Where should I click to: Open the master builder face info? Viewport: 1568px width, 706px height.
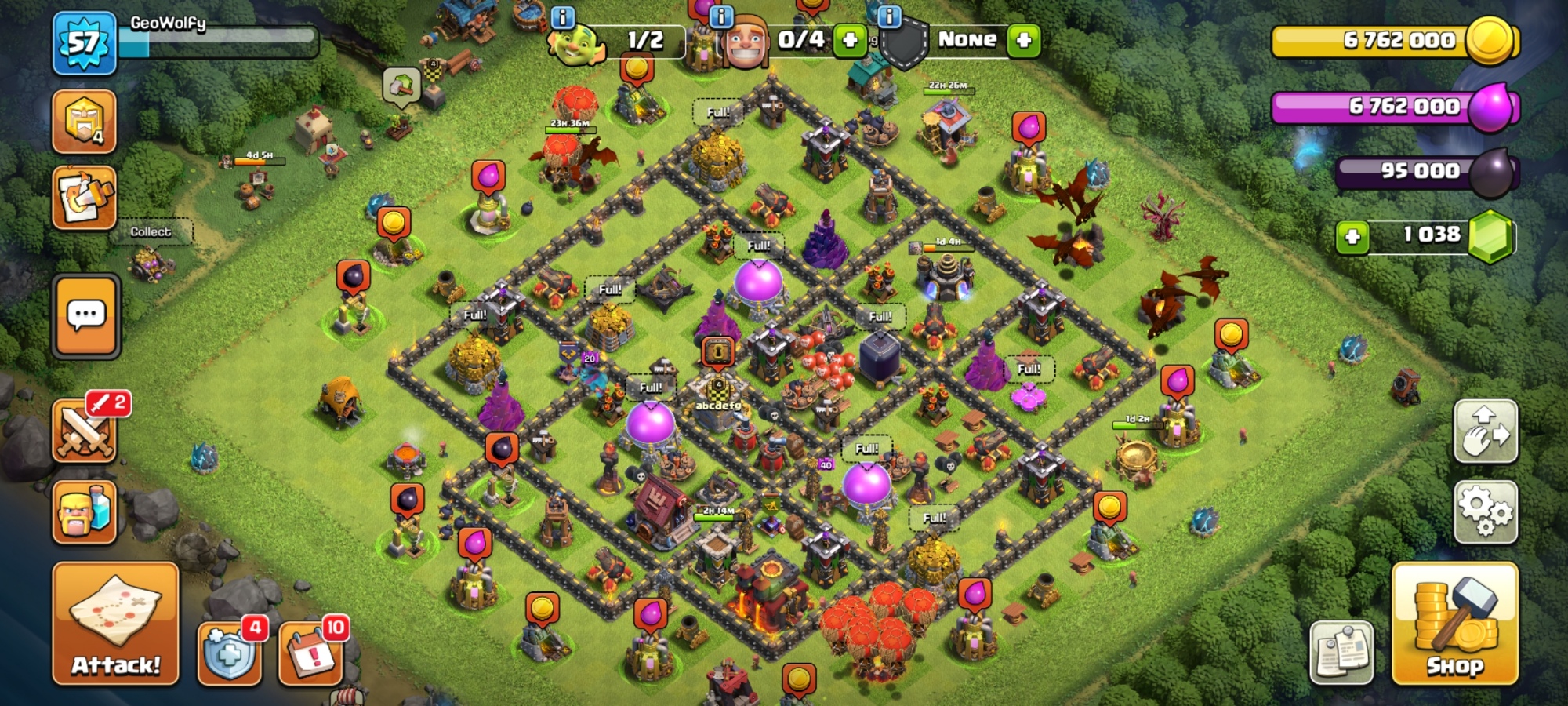(720, 17)
